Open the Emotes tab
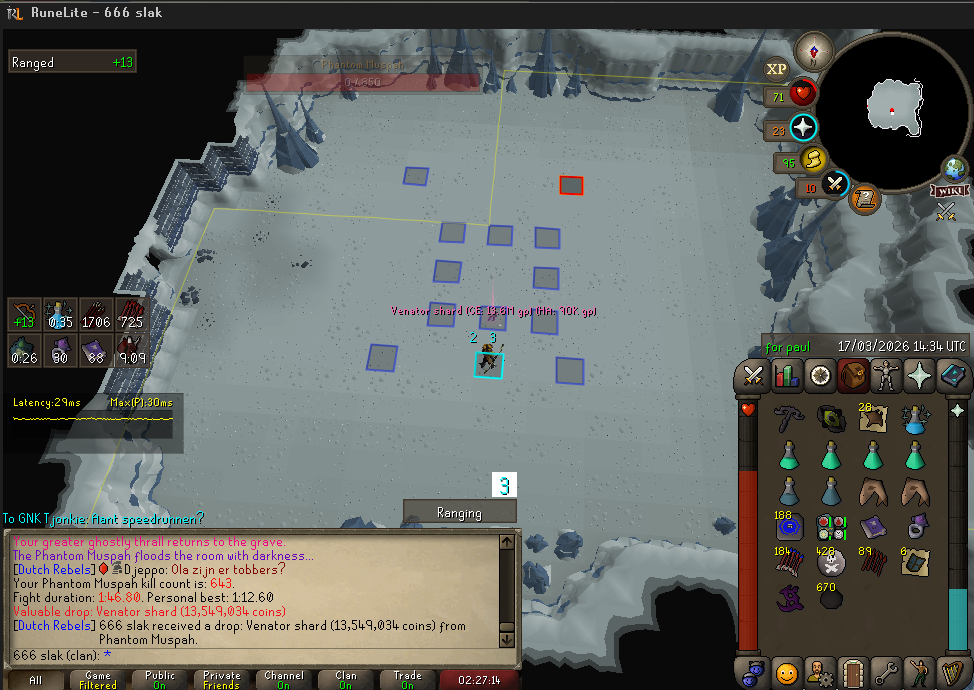The image size is (974, 690). (x=920, y=671)
